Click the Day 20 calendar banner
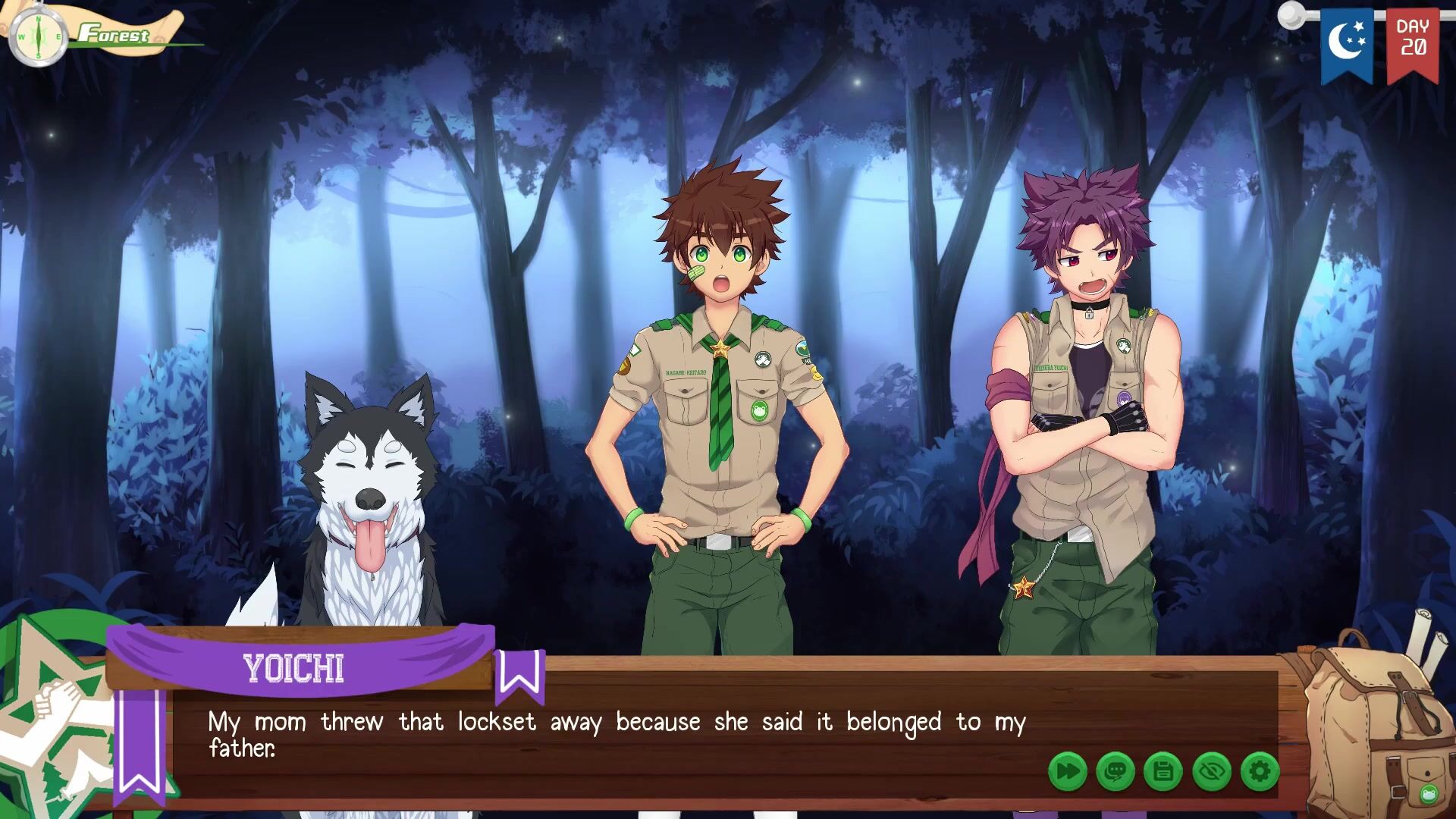The width and height of the screenshot is (1456, 819). [x=1412, y=42]
